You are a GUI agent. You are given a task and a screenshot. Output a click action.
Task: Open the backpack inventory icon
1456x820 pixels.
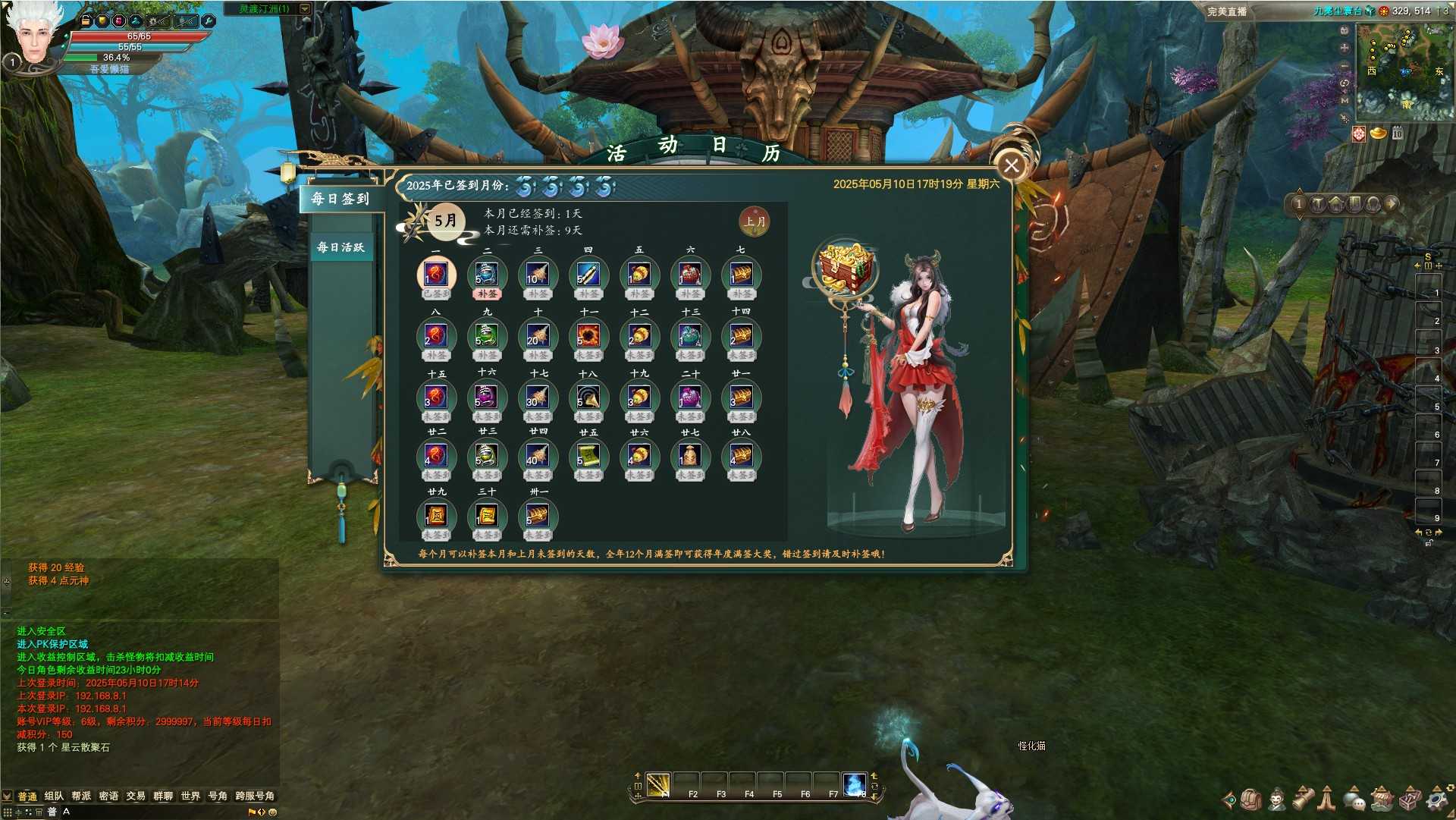pyautogui.click(x=1250, y=799)
